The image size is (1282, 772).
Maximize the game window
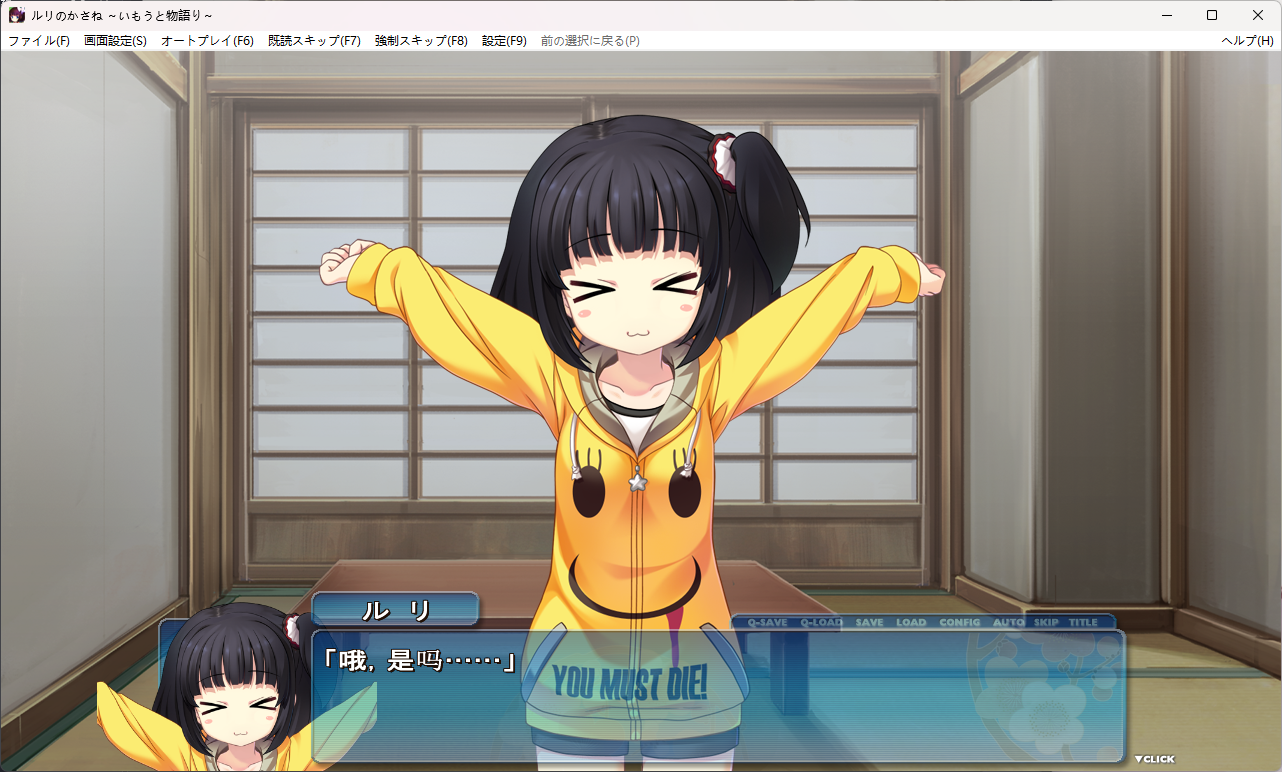[x=1212, y=15]
